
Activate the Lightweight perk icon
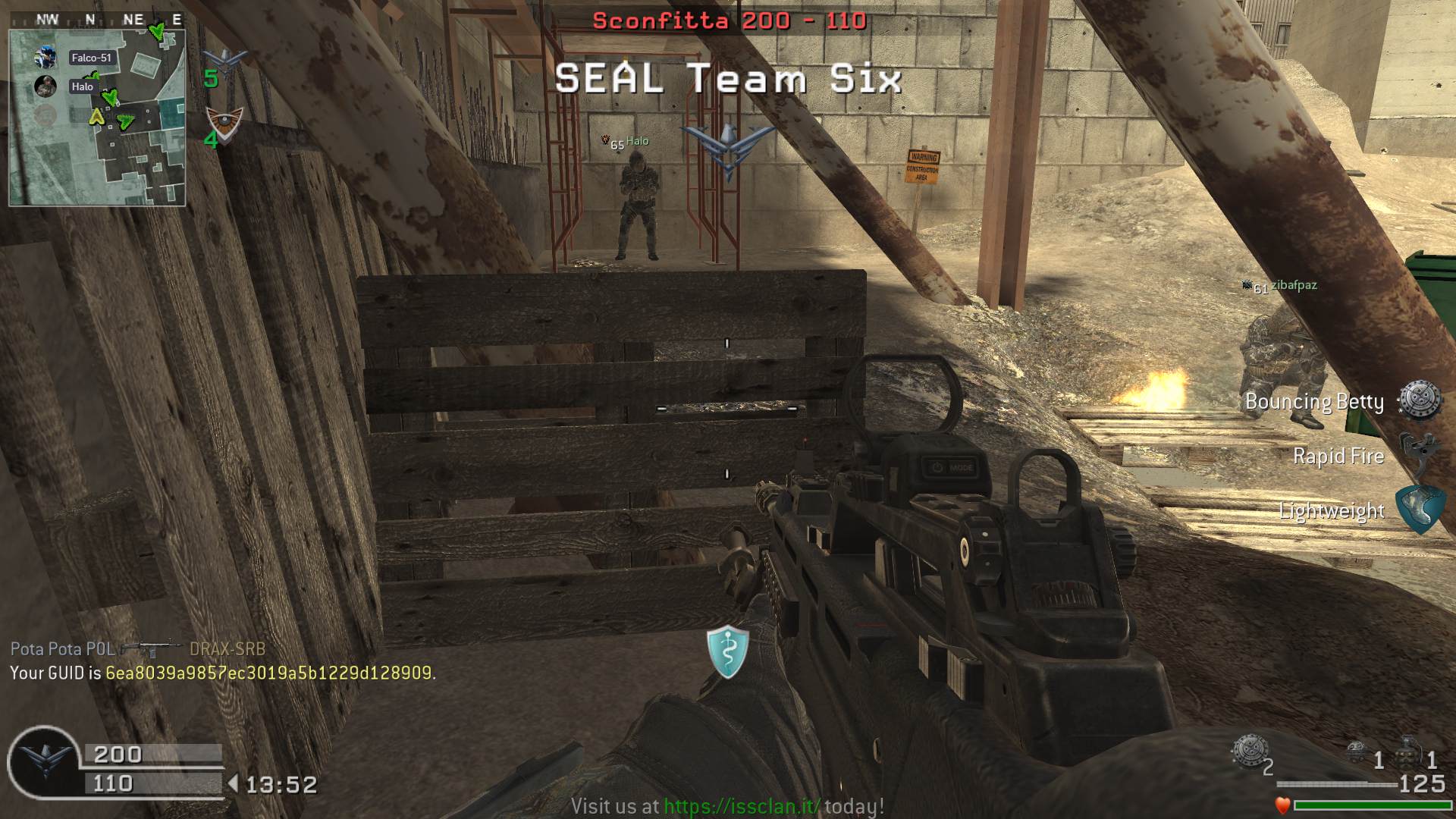(x=1418, y=510)
